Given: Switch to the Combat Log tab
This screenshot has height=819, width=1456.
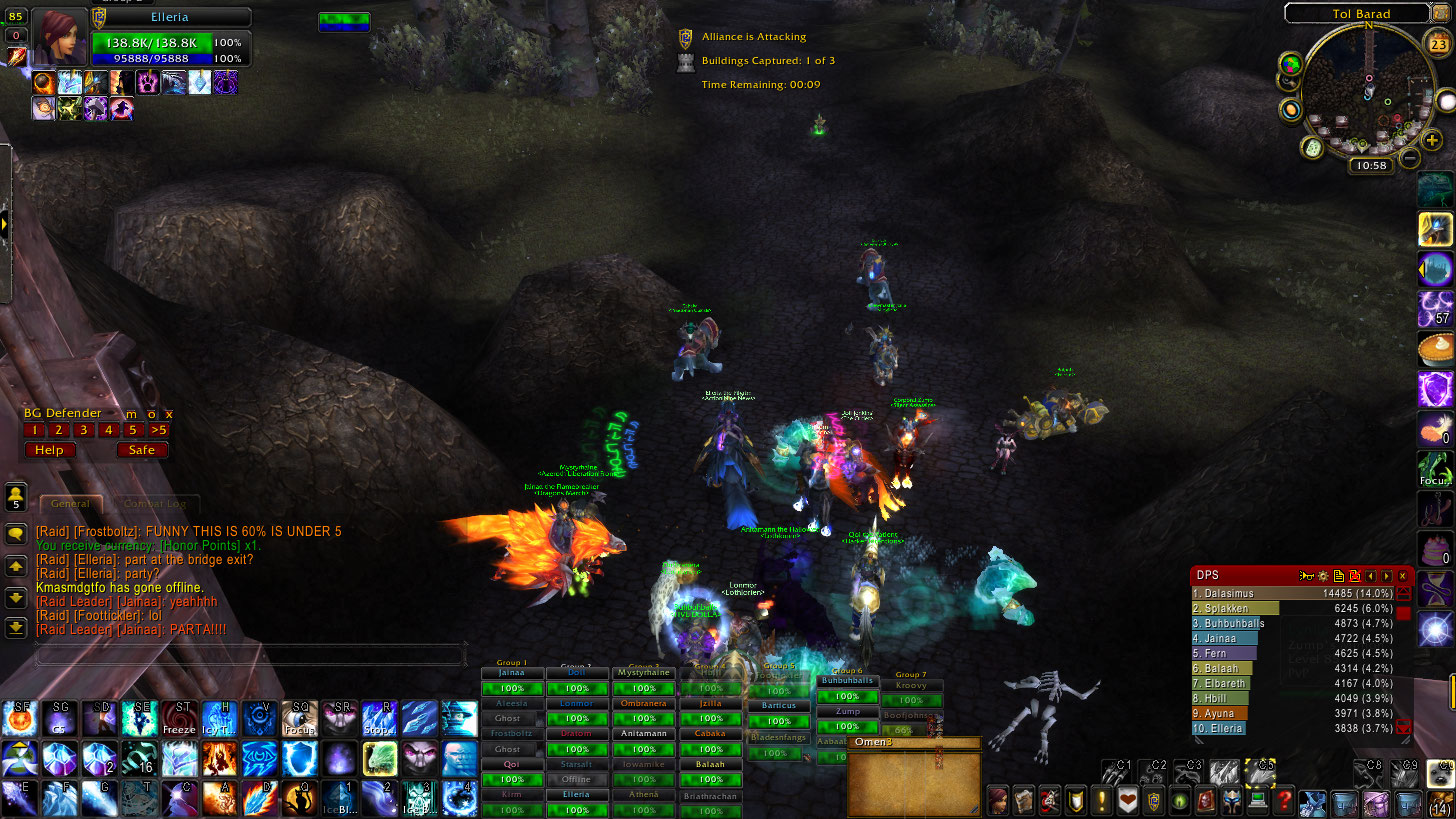Looking at the screenshot, I should [x=154, y=504].
